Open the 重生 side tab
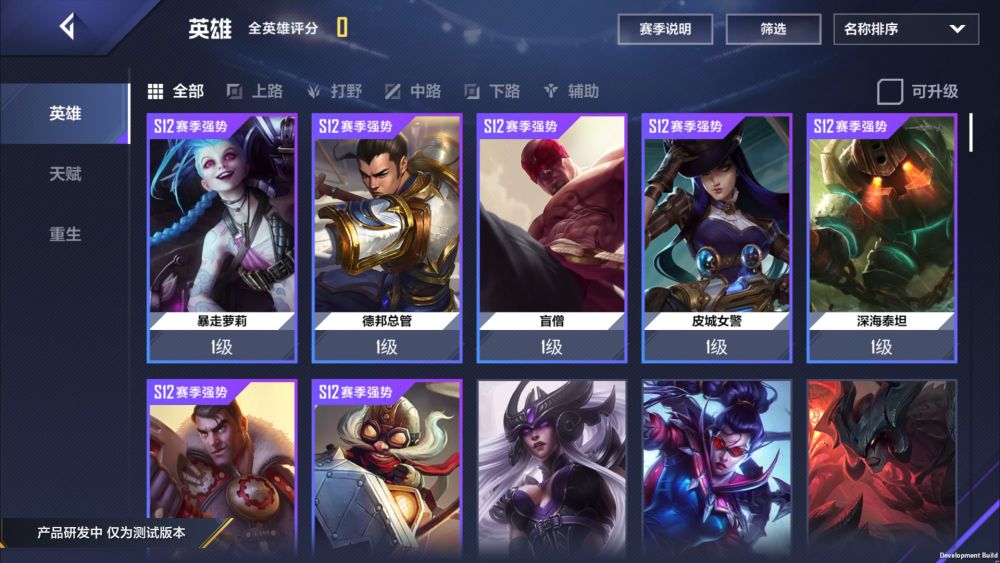The height and width of the screenshot is (563, 1000). 65,234
